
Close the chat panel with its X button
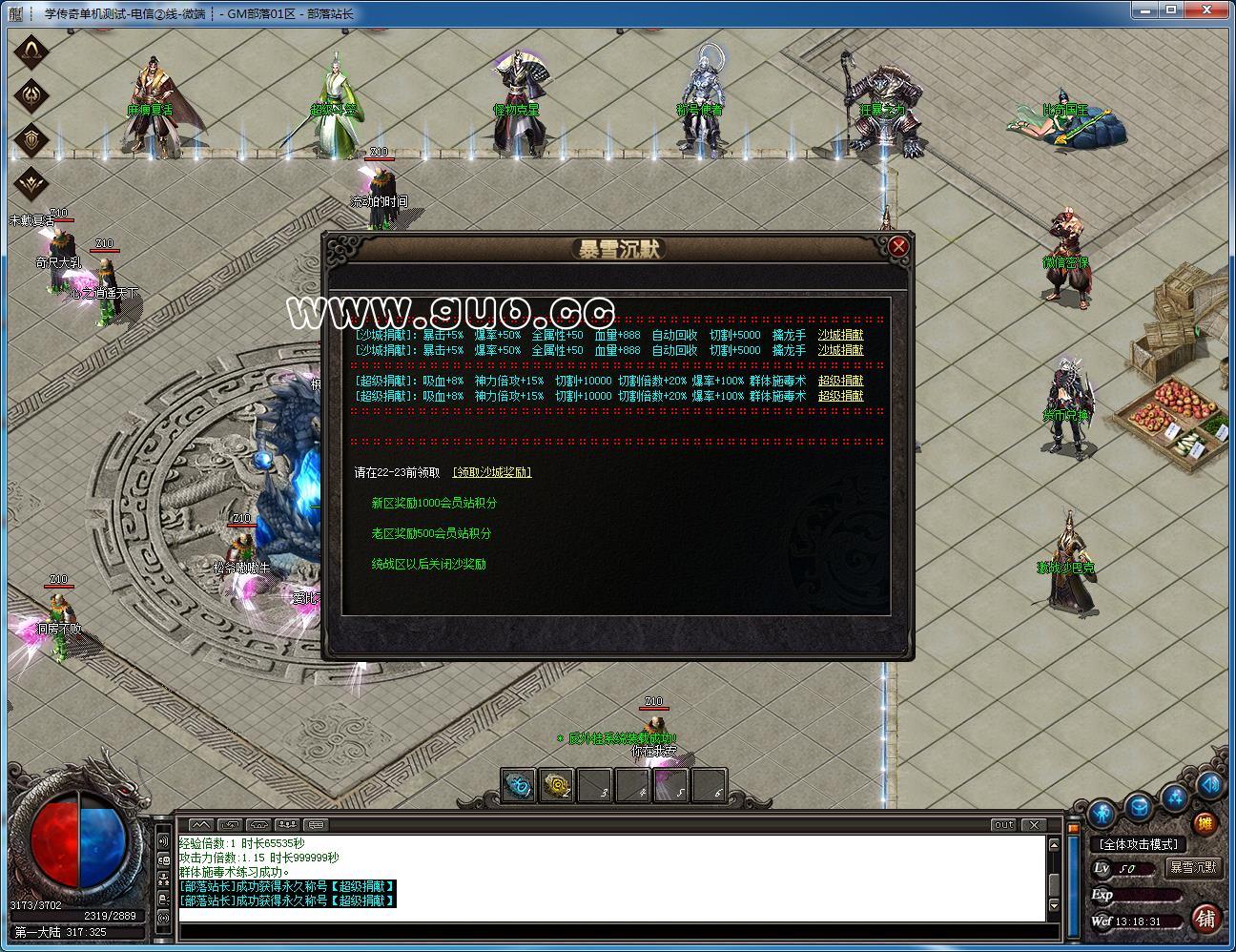click(1033, 824)
